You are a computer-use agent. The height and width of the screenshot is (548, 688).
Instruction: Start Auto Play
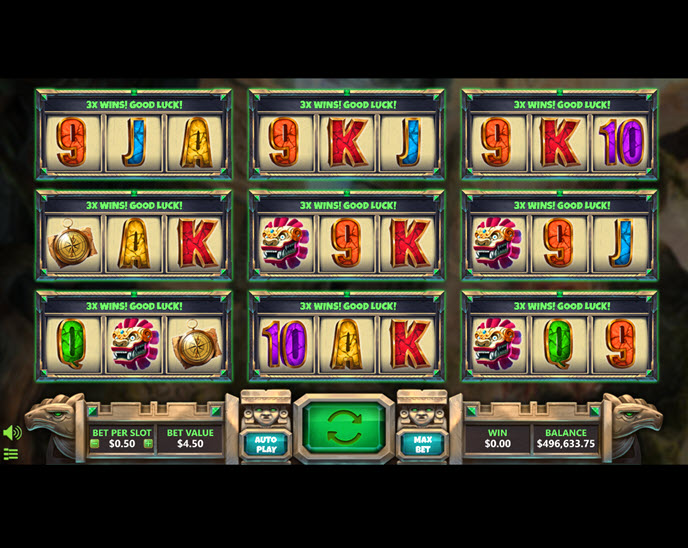click(x=265, y=441)
